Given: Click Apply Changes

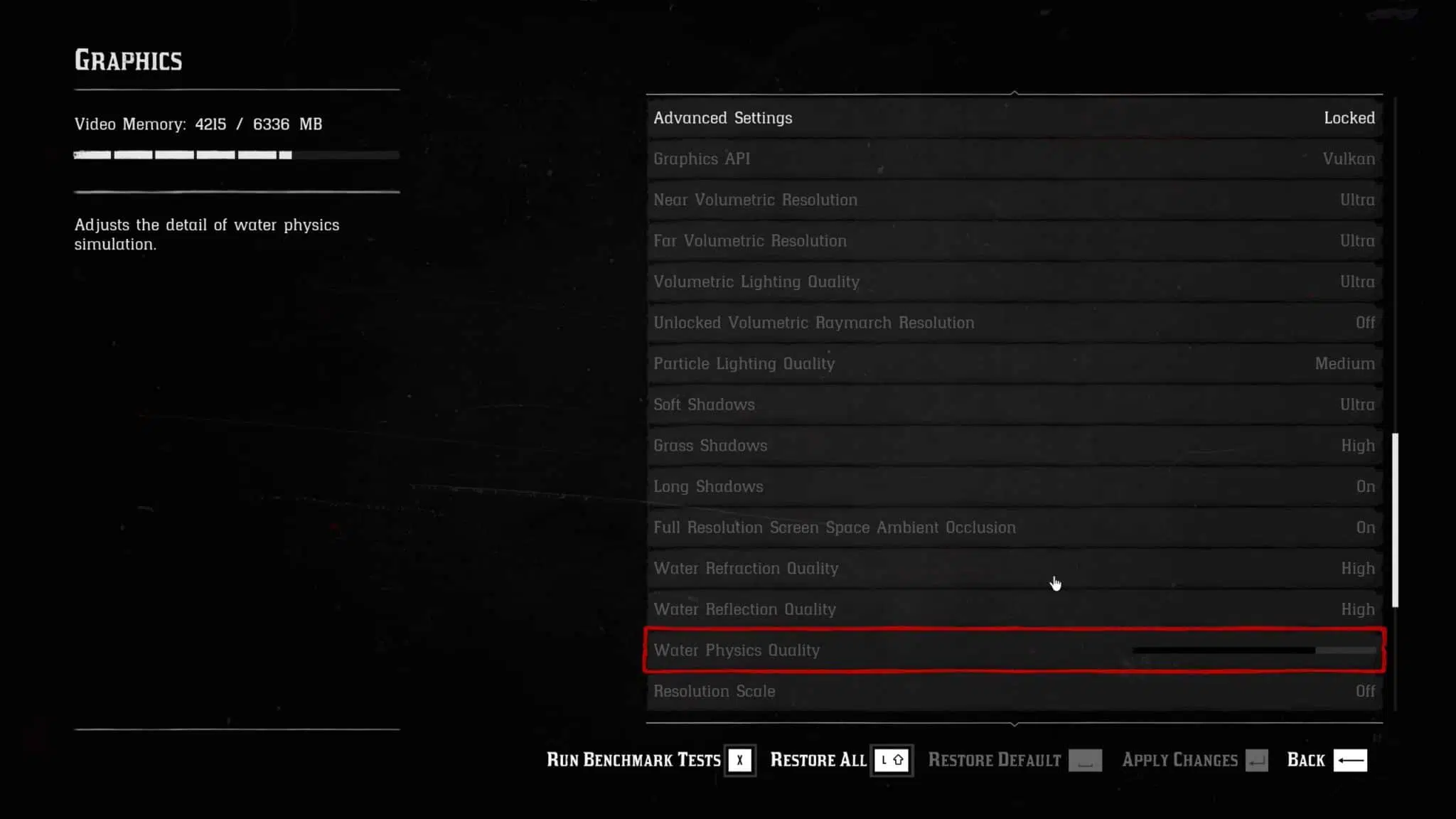Looking at the screenshot, I should coord(1180,759).
